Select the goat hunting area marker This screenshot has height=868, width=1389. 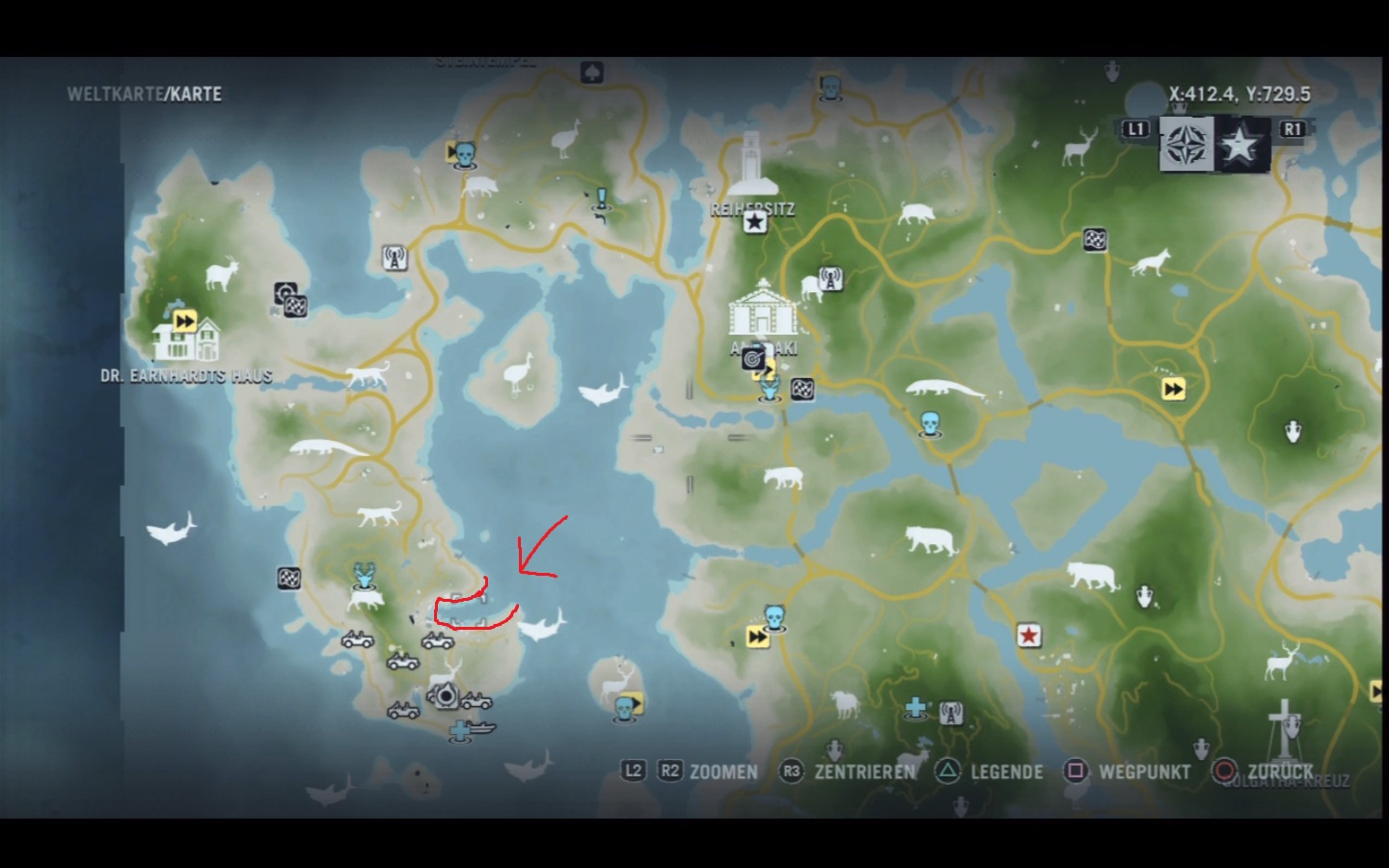tap(222, 274)
